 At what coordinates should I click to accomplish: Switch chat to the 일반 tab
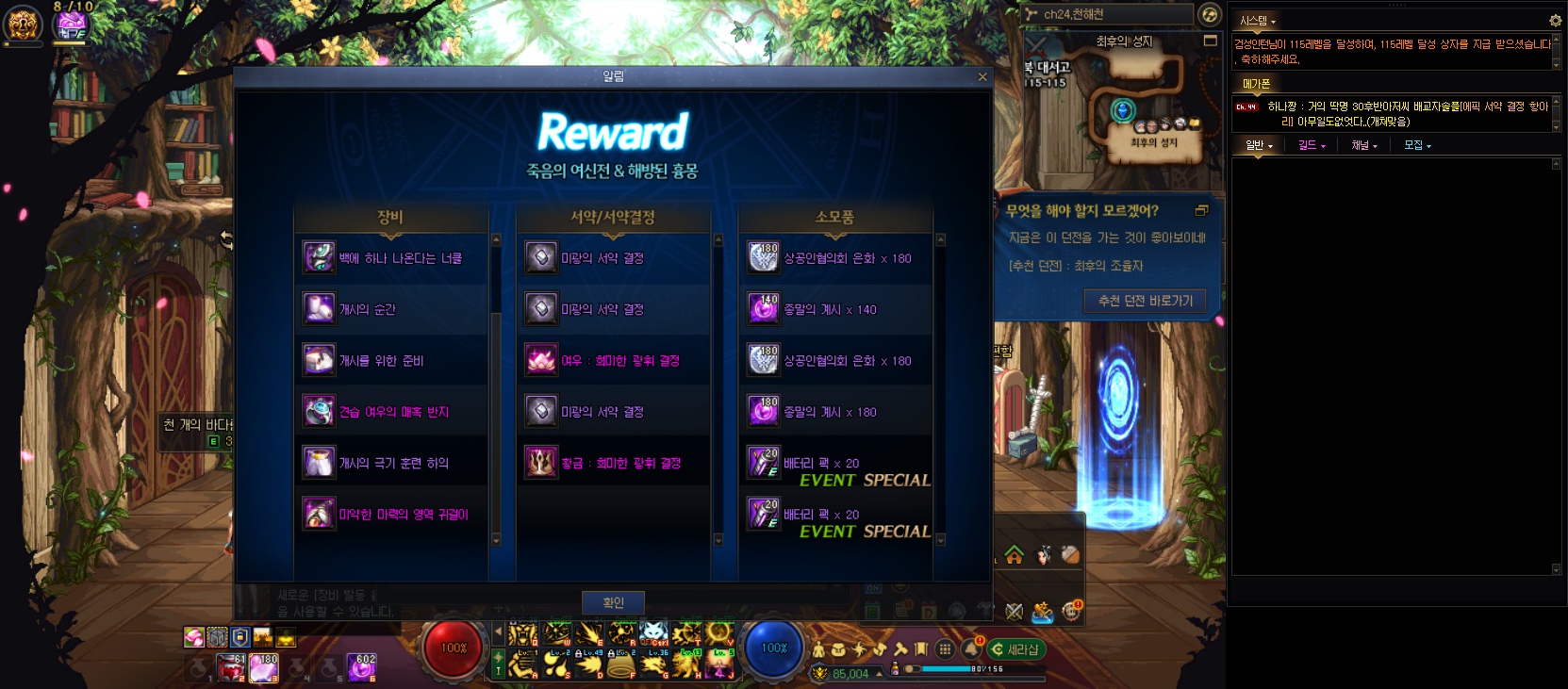(1258, 145)
